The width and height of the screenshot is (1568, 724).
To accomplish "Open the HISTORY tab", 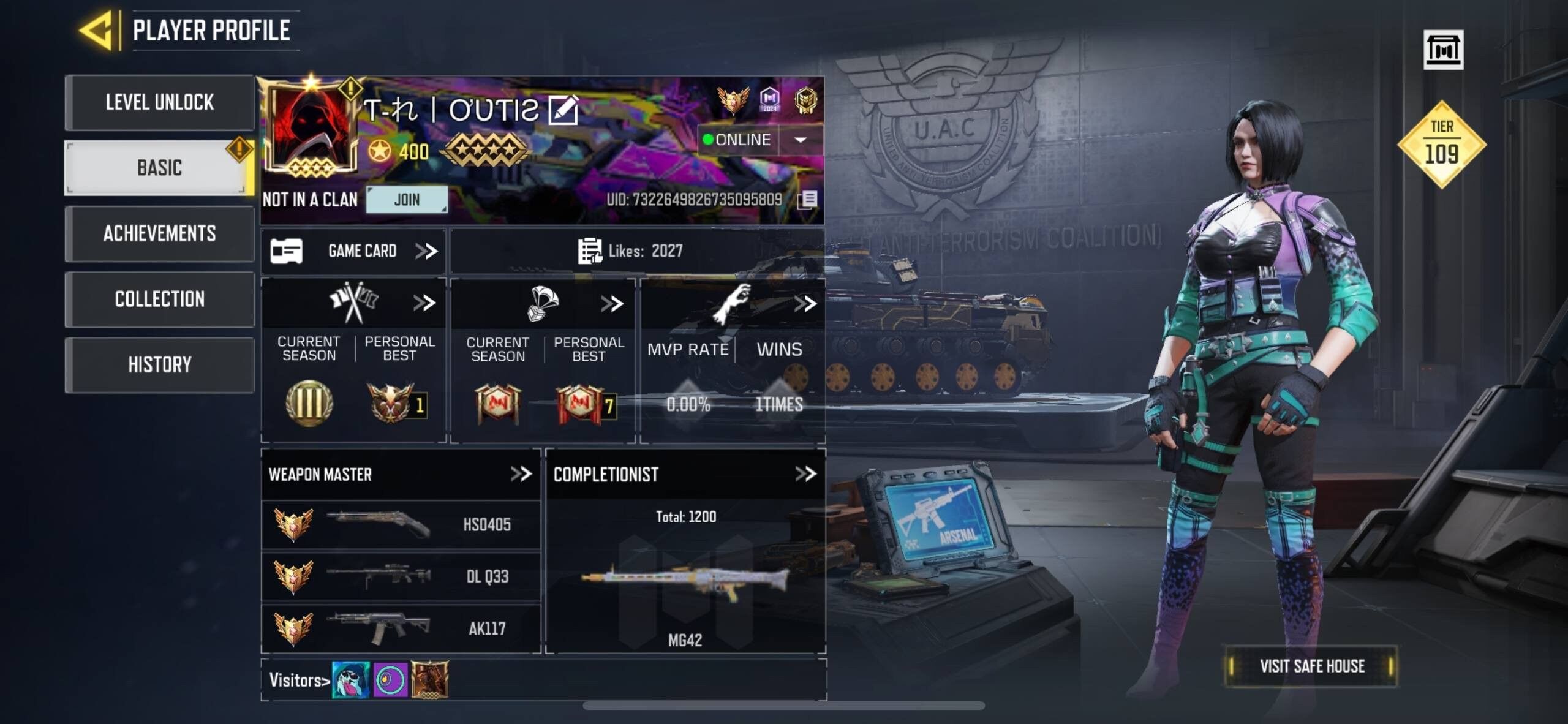I will click(x=160, y=364).
